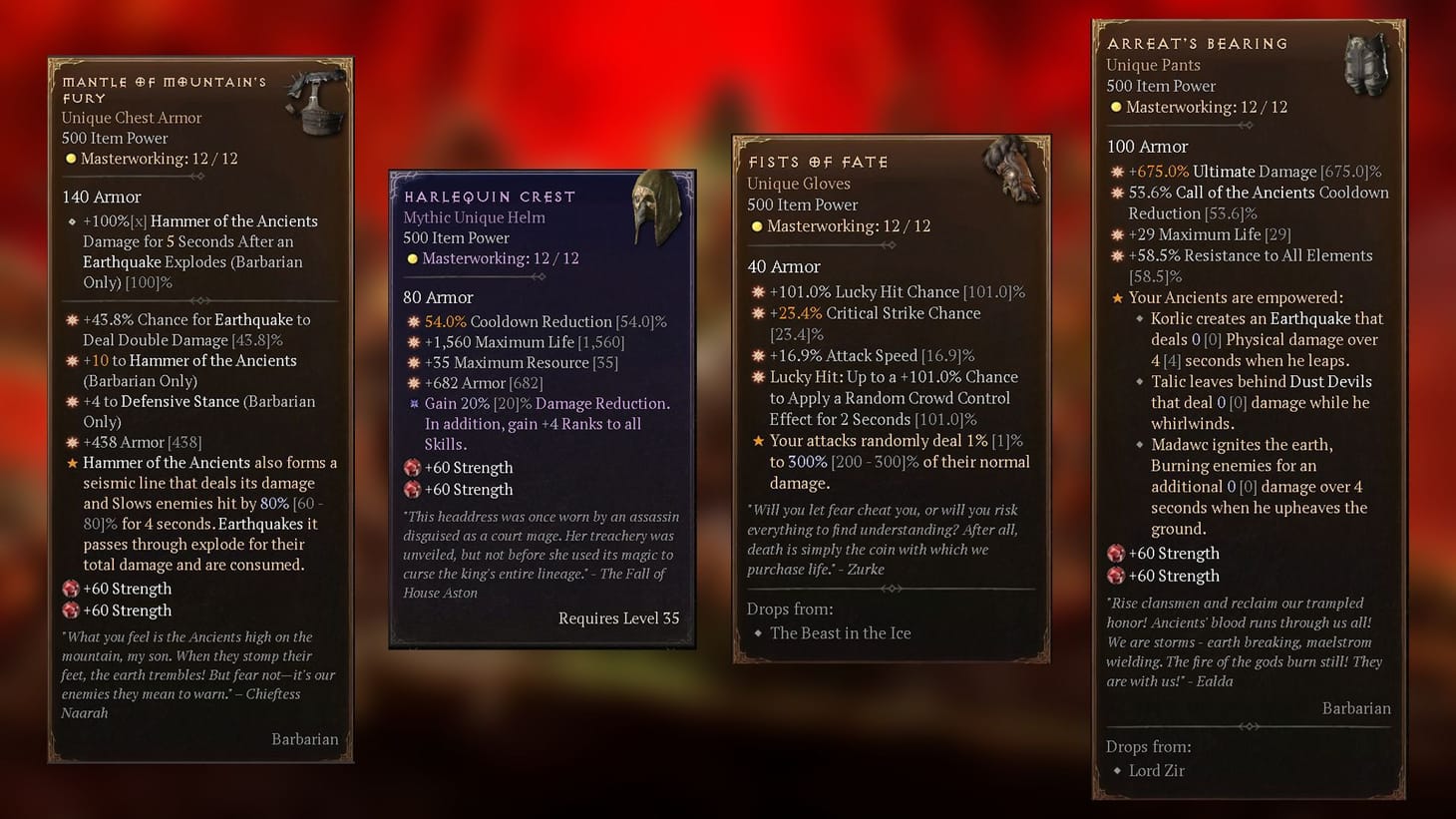Click the orange Masterworking dot on Fists of Fate
1456x819 pixels.
(x=756, y=226)
